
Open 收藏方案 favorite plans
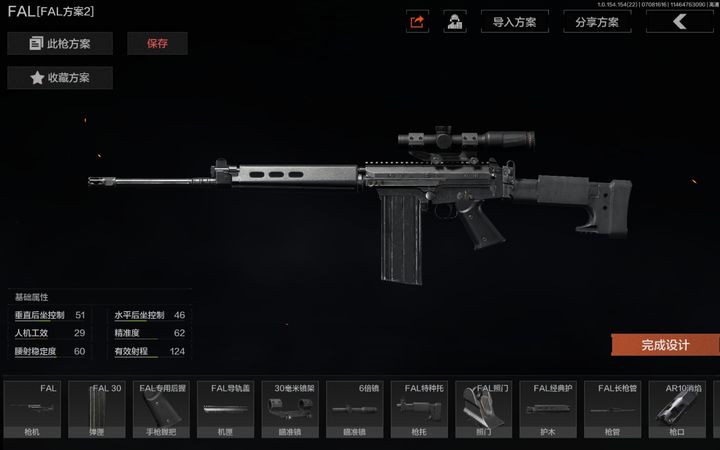coord(60,78)
